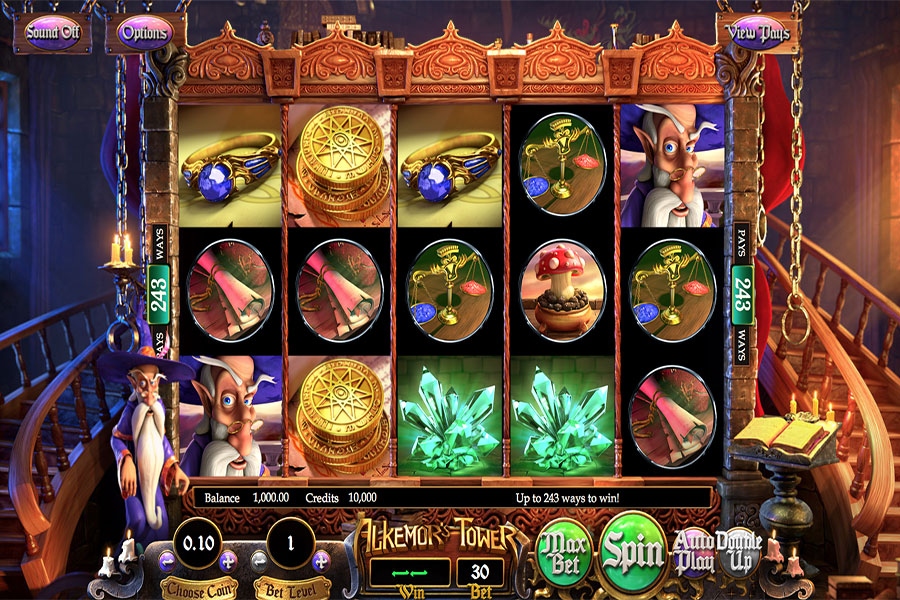
Task: Raise the Bet Level with plus
Action: coord(322,560)
